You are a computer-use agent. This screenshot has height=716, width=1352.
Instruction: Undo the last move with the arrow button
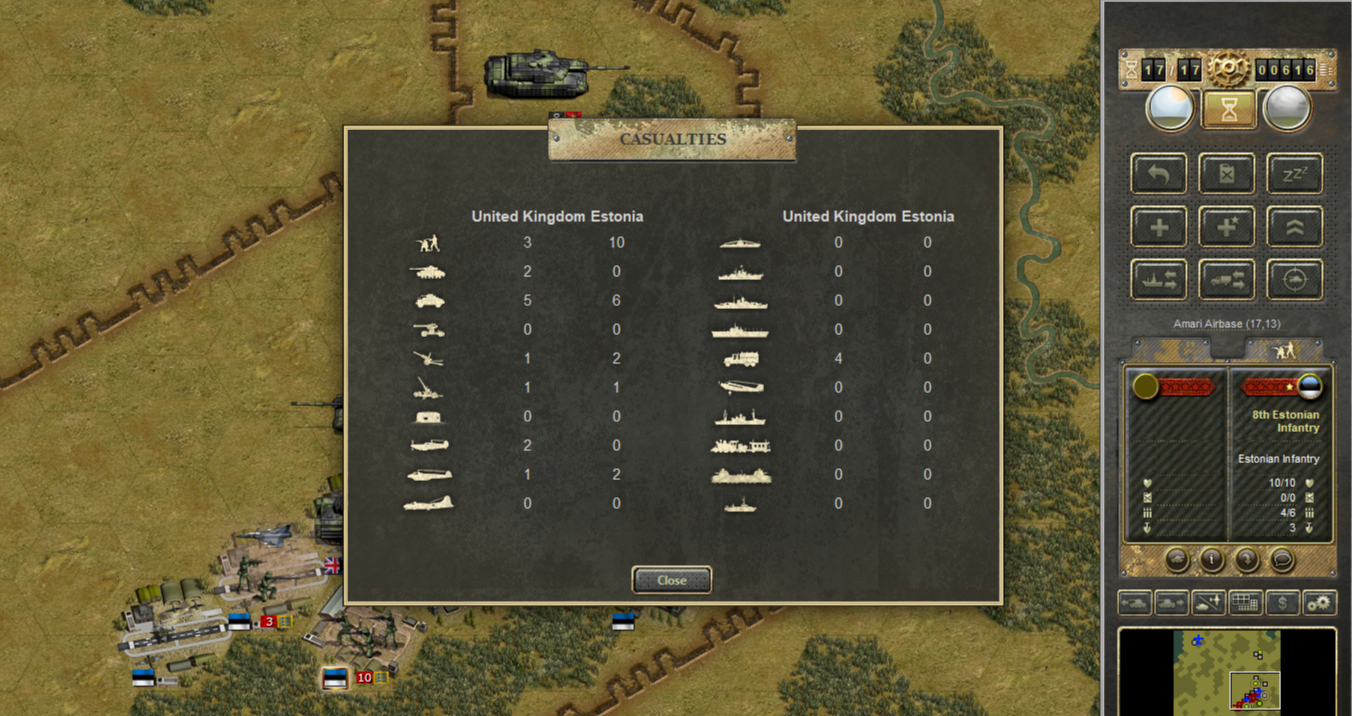pyautogui.click(x=1159, y=174)
